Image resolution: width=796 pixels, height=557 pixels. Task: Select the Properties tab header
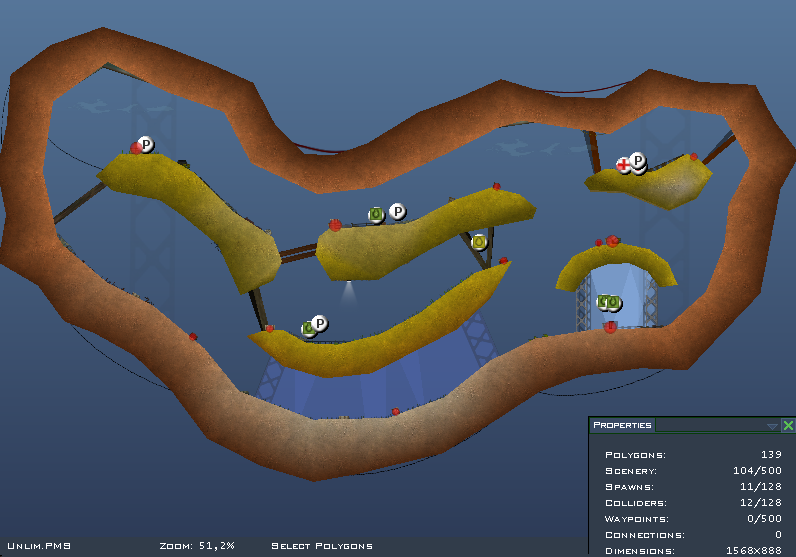click(622, 425)
